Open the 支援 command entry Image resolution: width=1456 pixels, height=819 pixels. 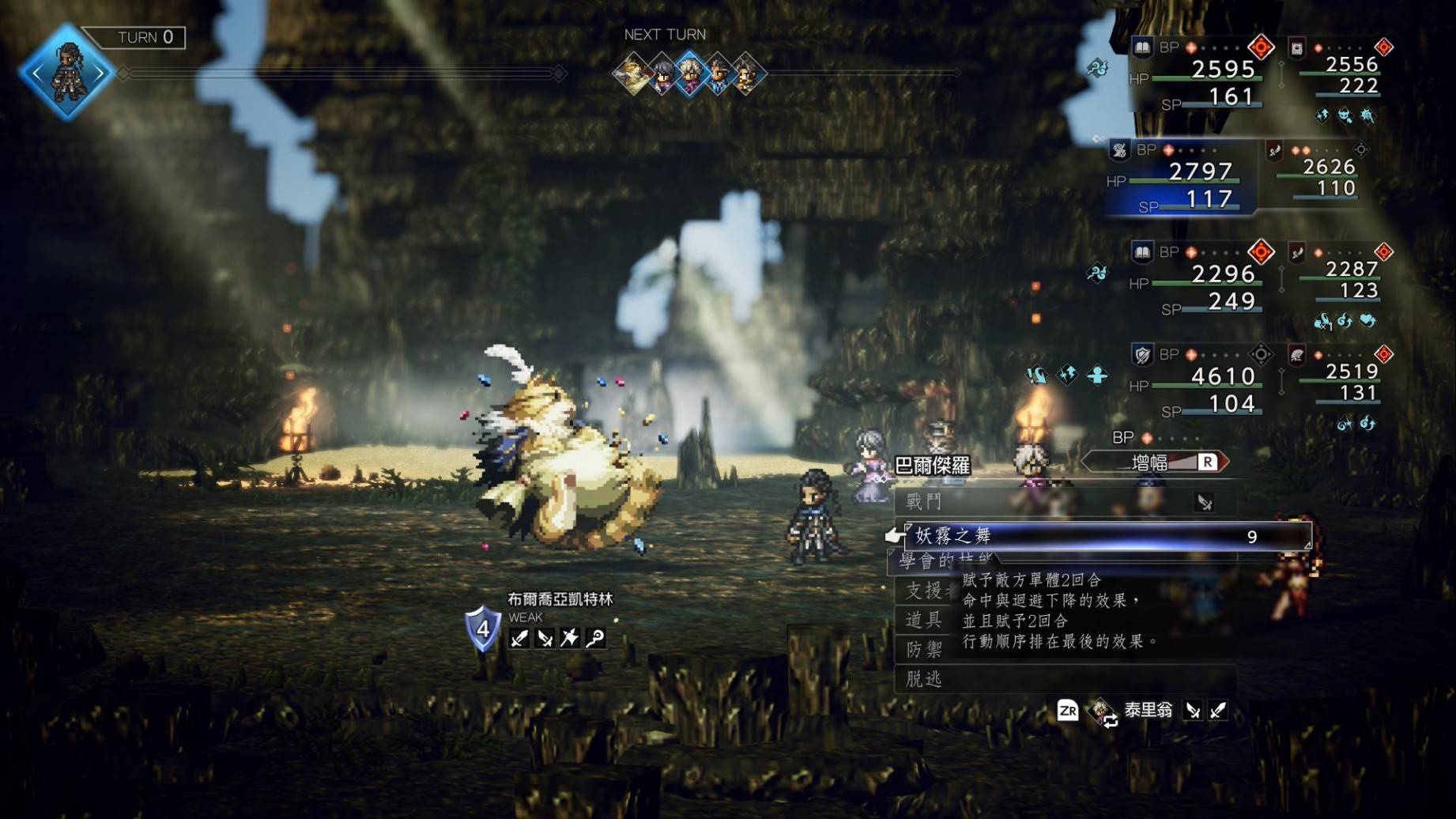925,591
